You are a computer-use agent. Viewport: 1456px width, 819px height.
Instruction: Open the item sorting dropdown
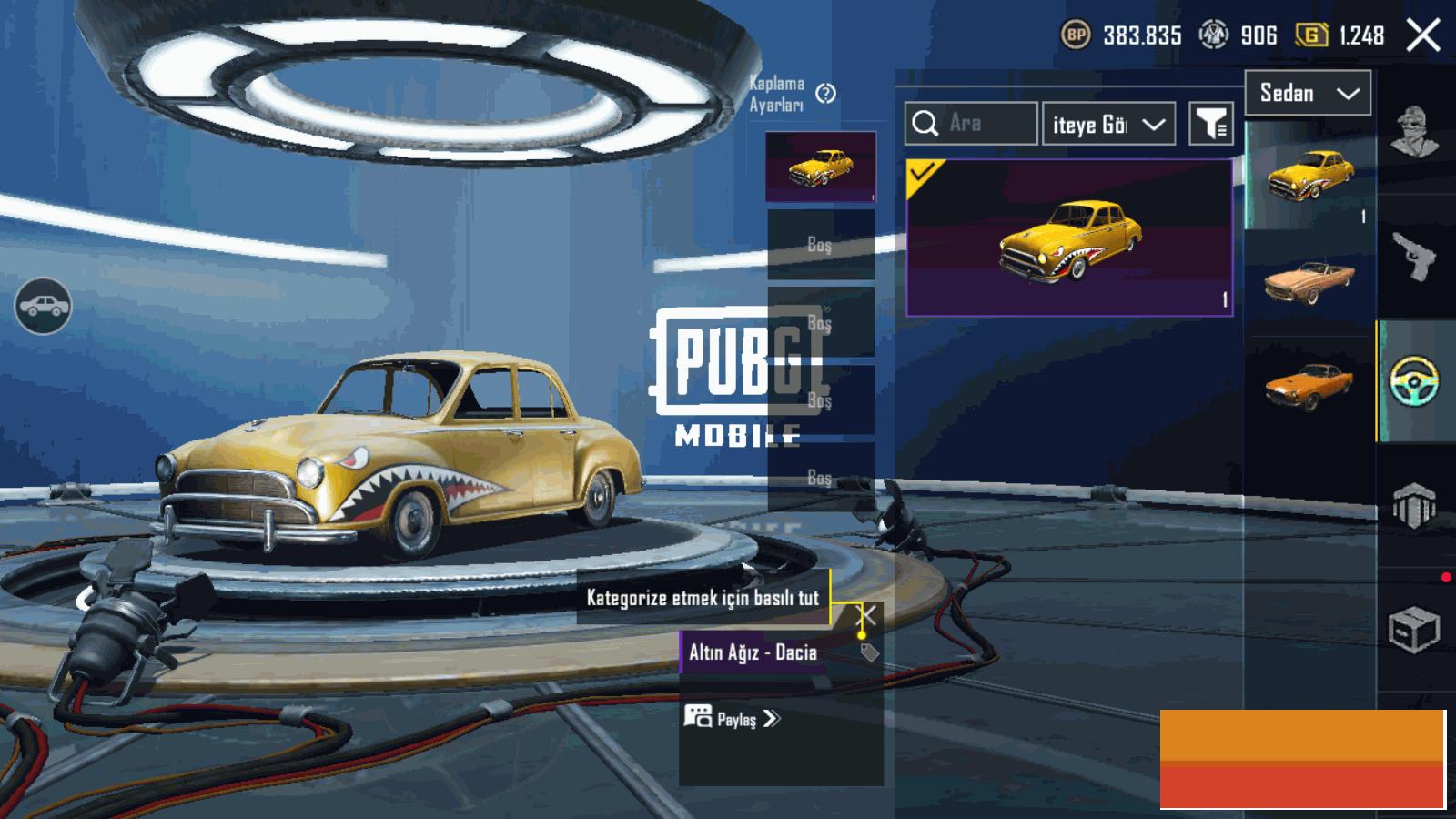[x=1108, y=125]
